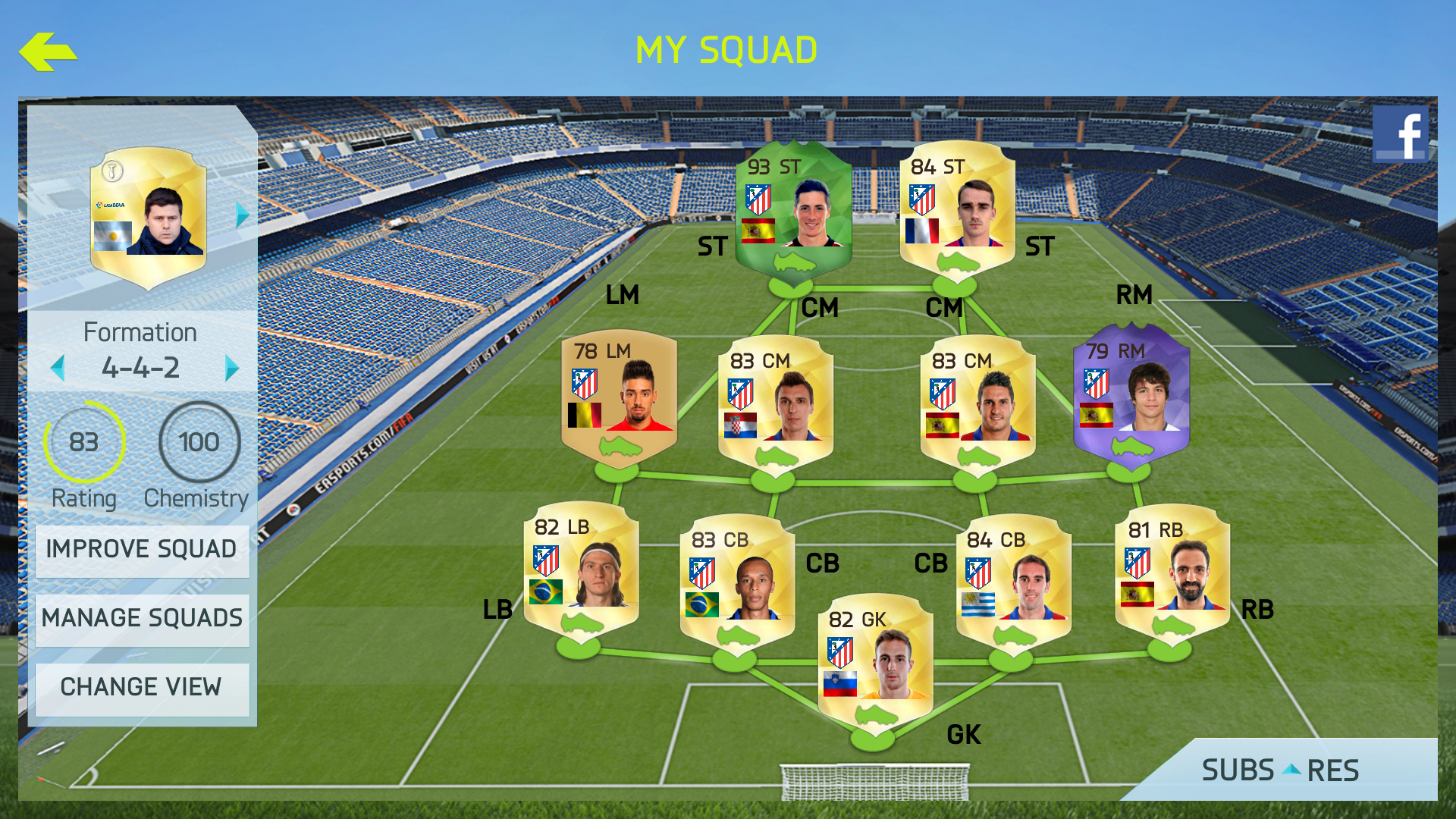Switch to the previous formation
Viewport: 1456px width, 819px height.
click(58, 369)
